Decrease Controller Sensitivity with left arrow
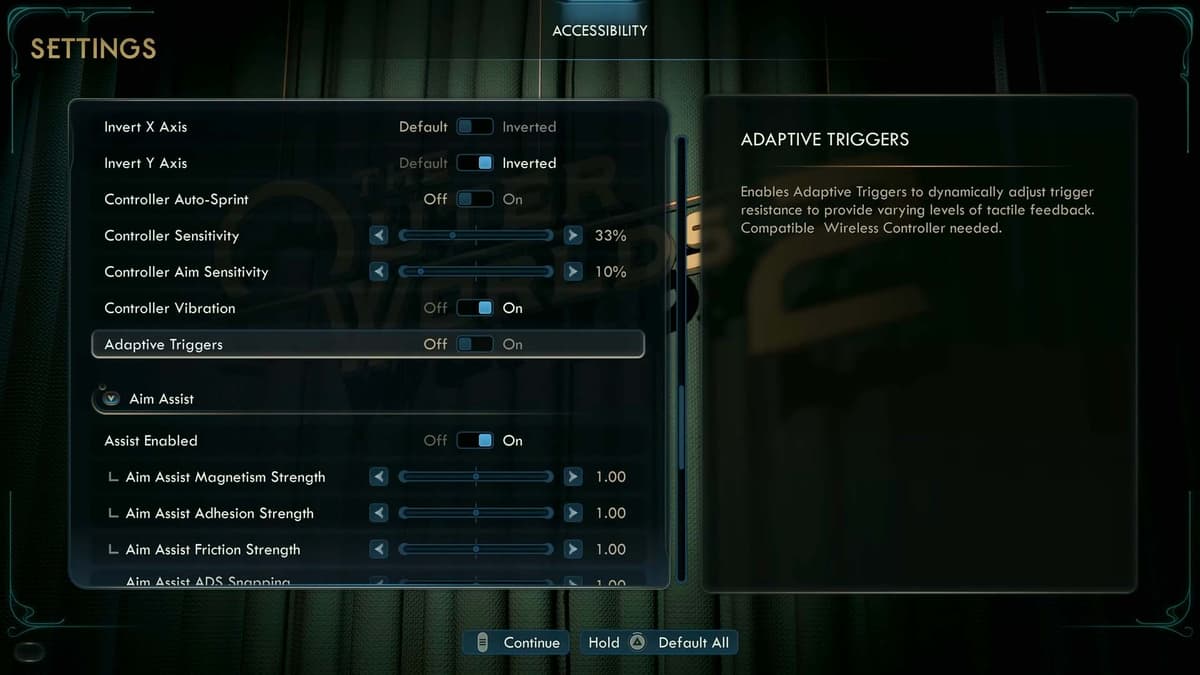The image size is (1200, 675). pos(379,236)
